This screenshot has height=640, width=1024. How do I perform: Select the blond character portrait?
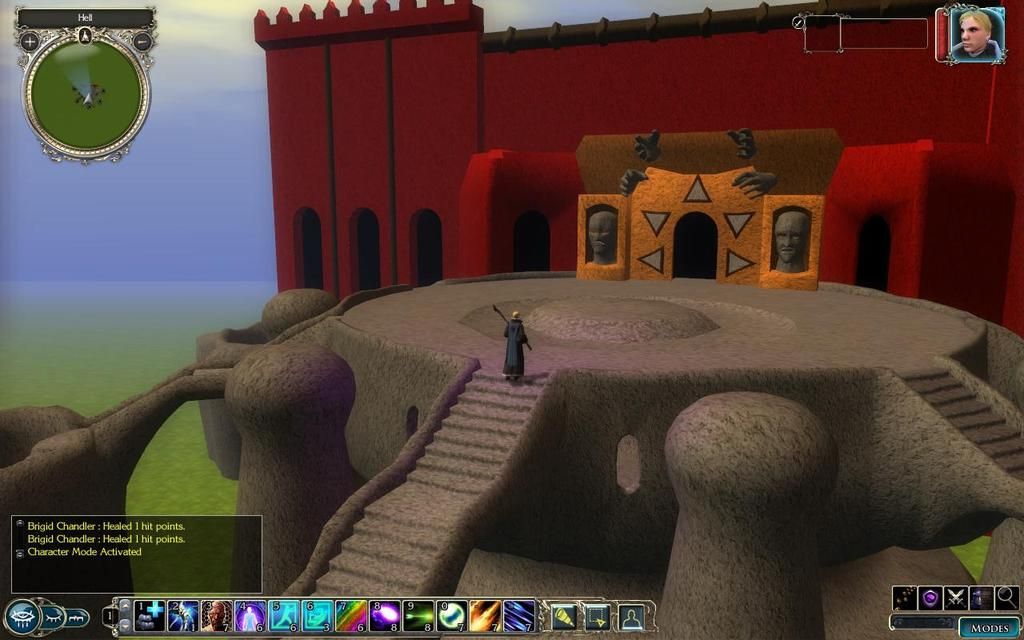point(971,36)
